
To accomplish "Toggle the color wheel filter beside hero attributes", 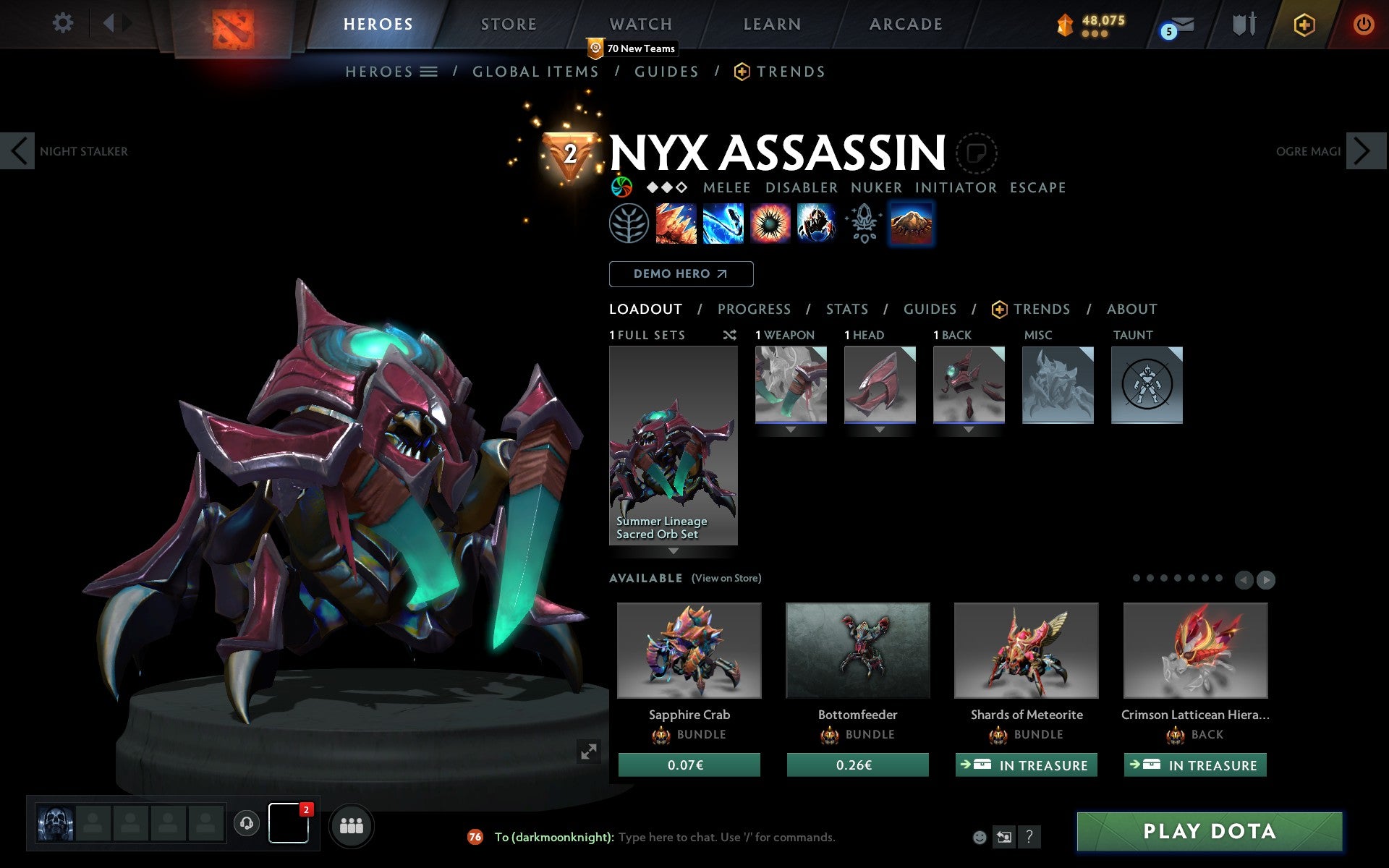I will click(x=621, y=187).
